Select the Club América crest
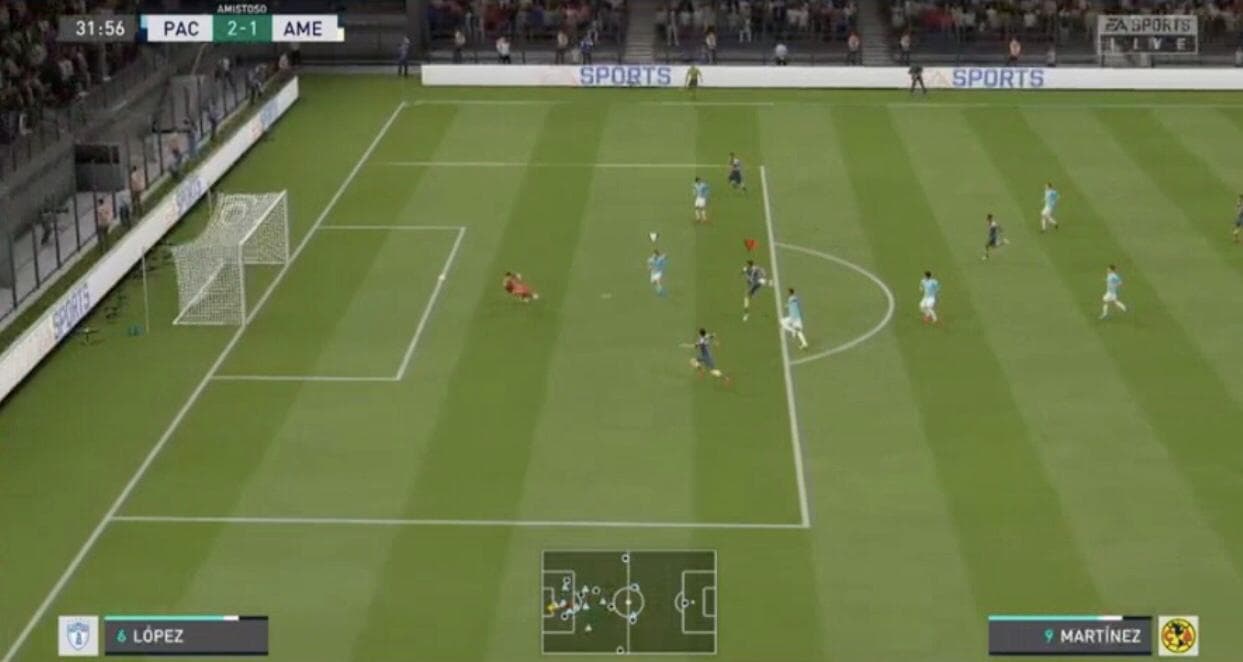This screenshot has height=662, width=1243. click(1178, 636)
